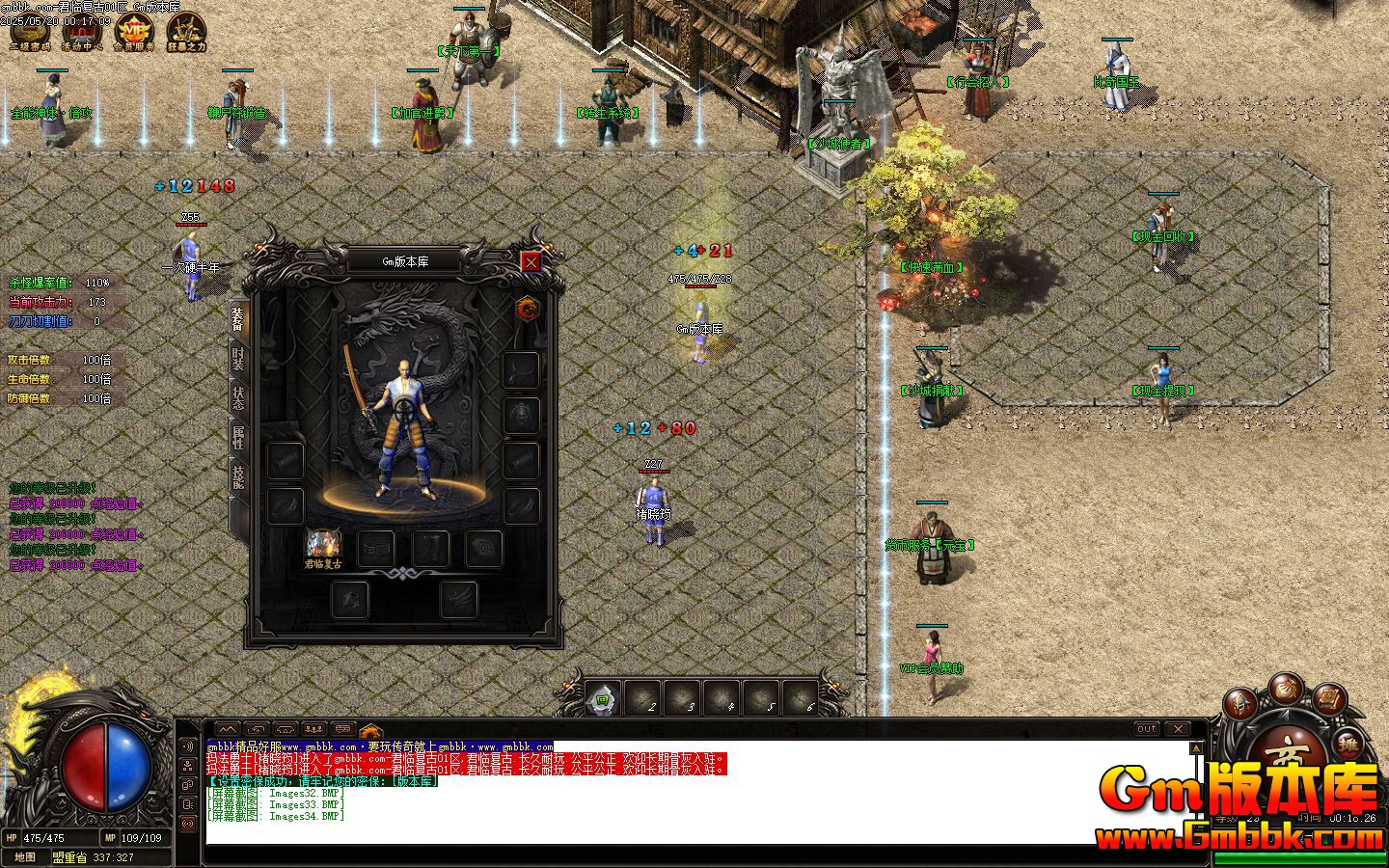The height and width of the screenshot is (868, 1389).
Task: Toggle the first chat channel button above the chat
Action: pos(227,730)
